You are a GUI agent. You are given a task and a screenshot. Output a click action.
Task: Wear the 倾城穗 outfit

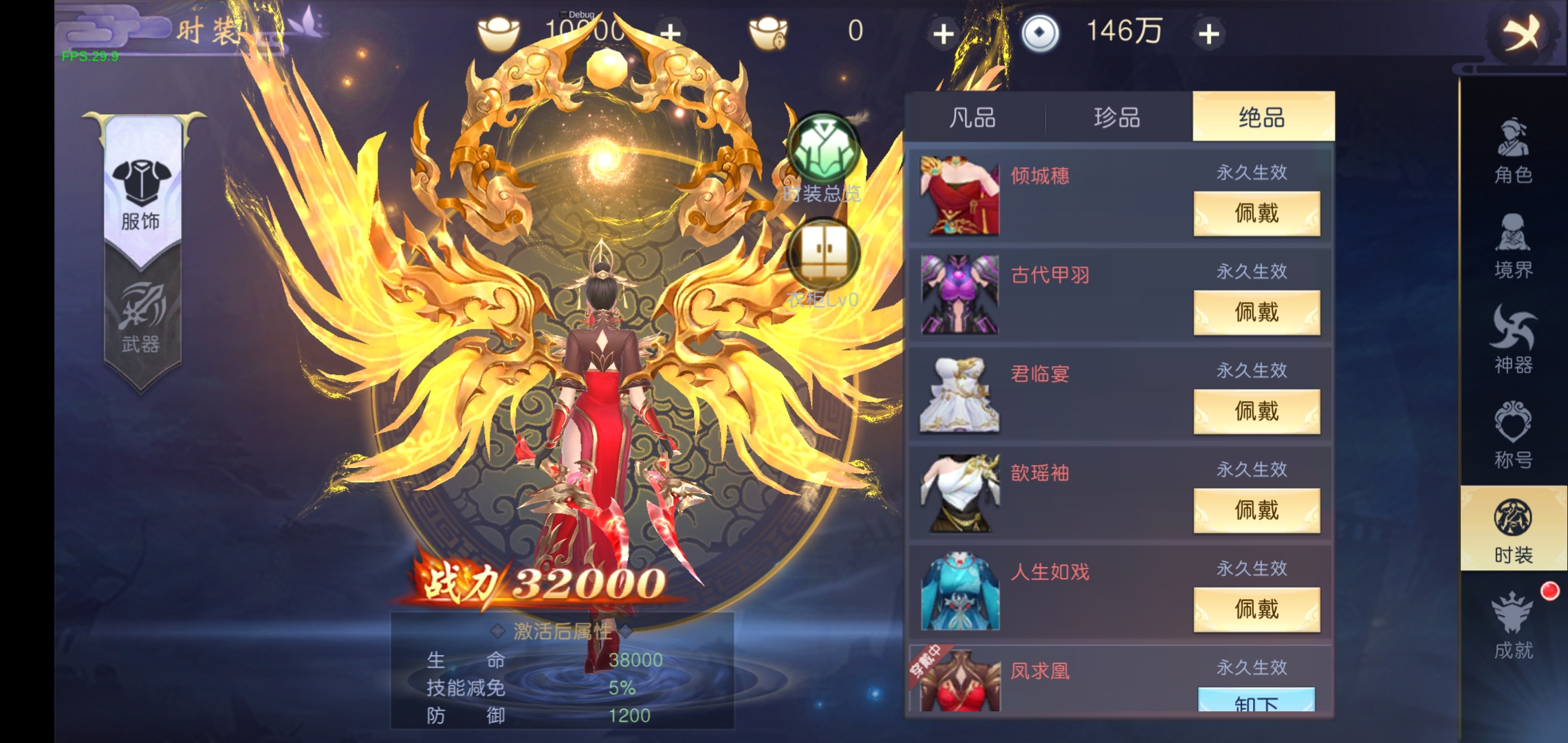pyautogui.click(x=1257, y=213)
